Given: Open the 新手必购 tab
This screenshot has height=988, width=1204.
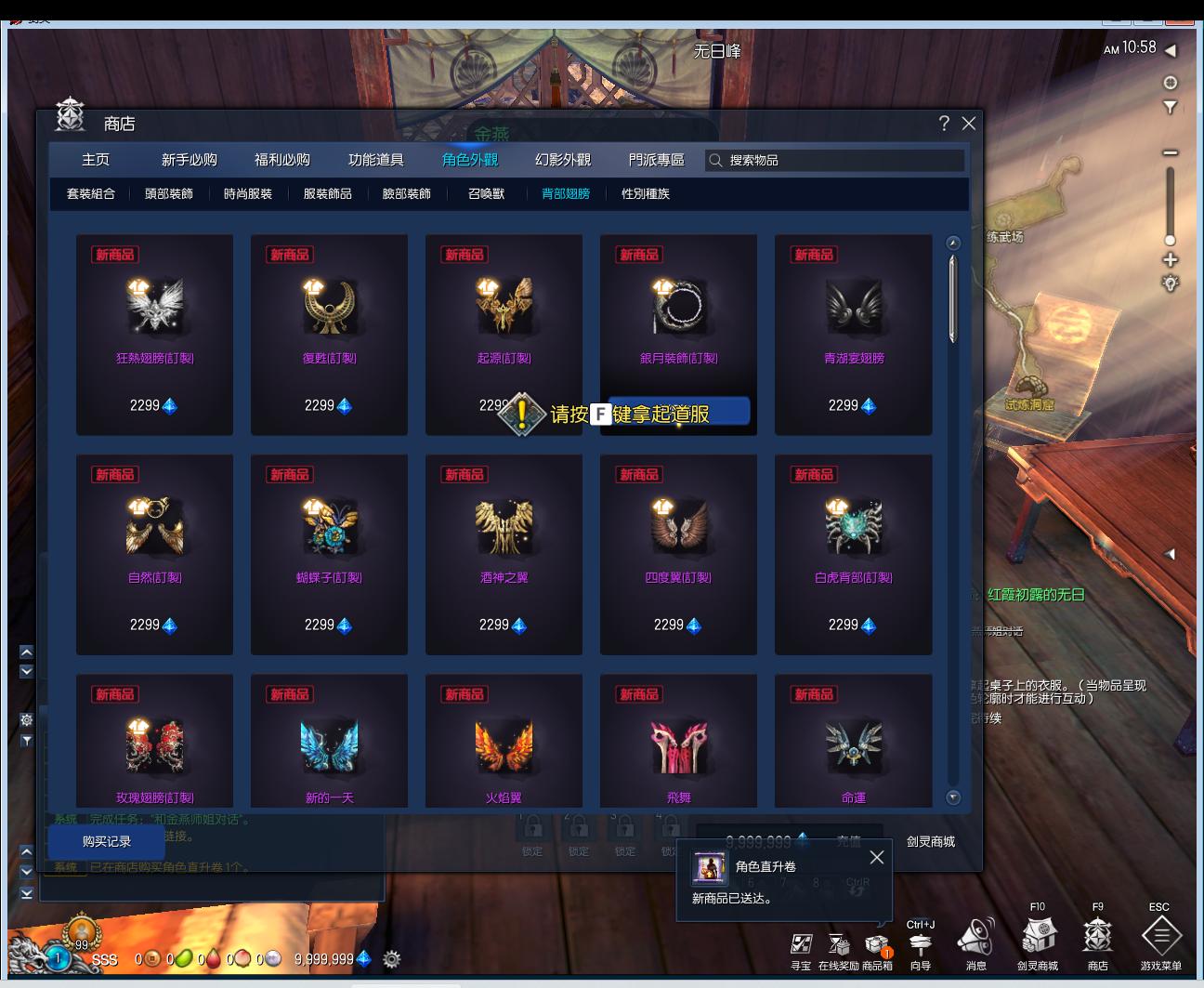Looking at the screenshot, I should coord(190,160).
